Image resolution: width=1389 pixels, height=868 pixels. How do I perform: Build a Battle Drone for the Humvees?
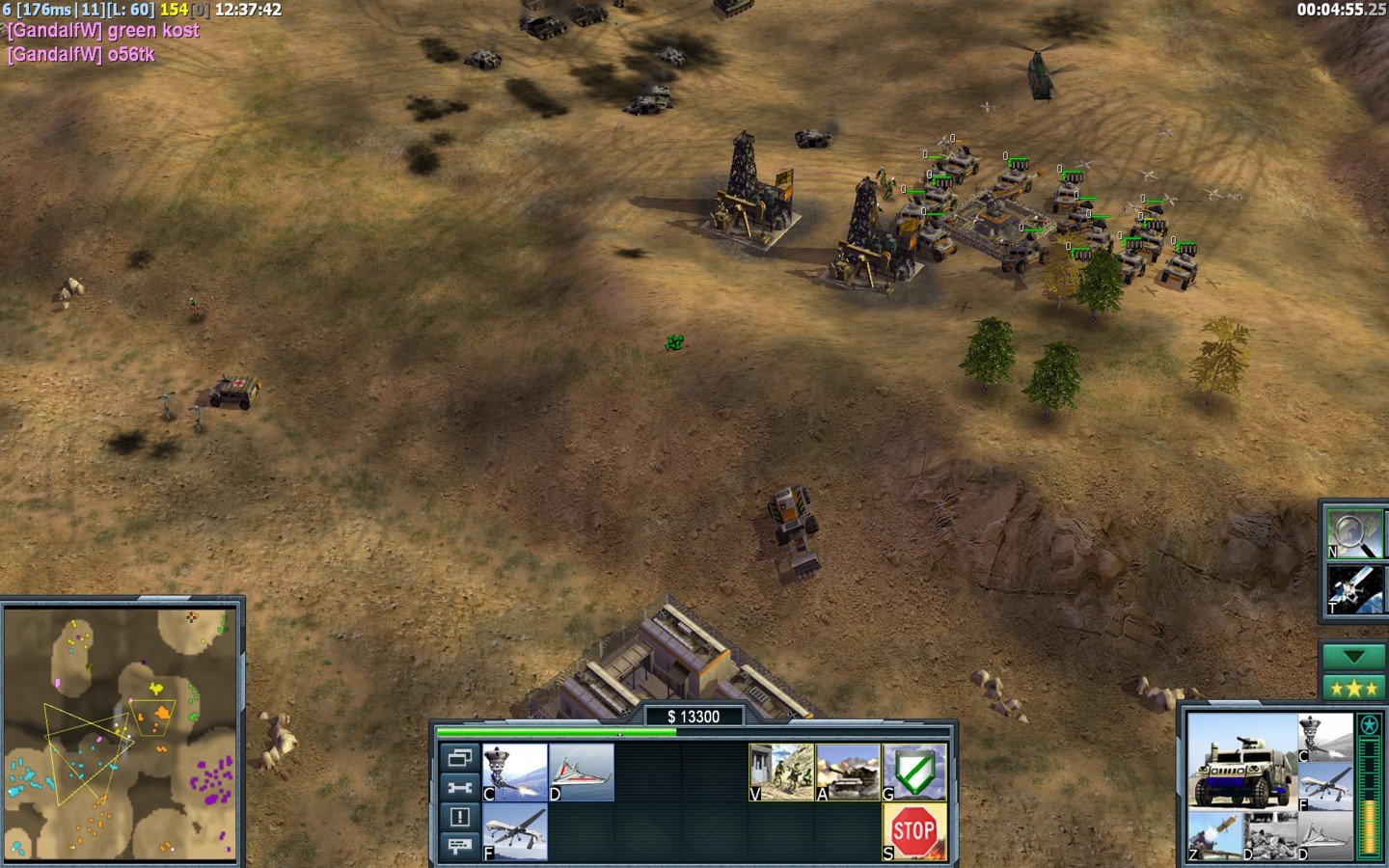[514, 772]
